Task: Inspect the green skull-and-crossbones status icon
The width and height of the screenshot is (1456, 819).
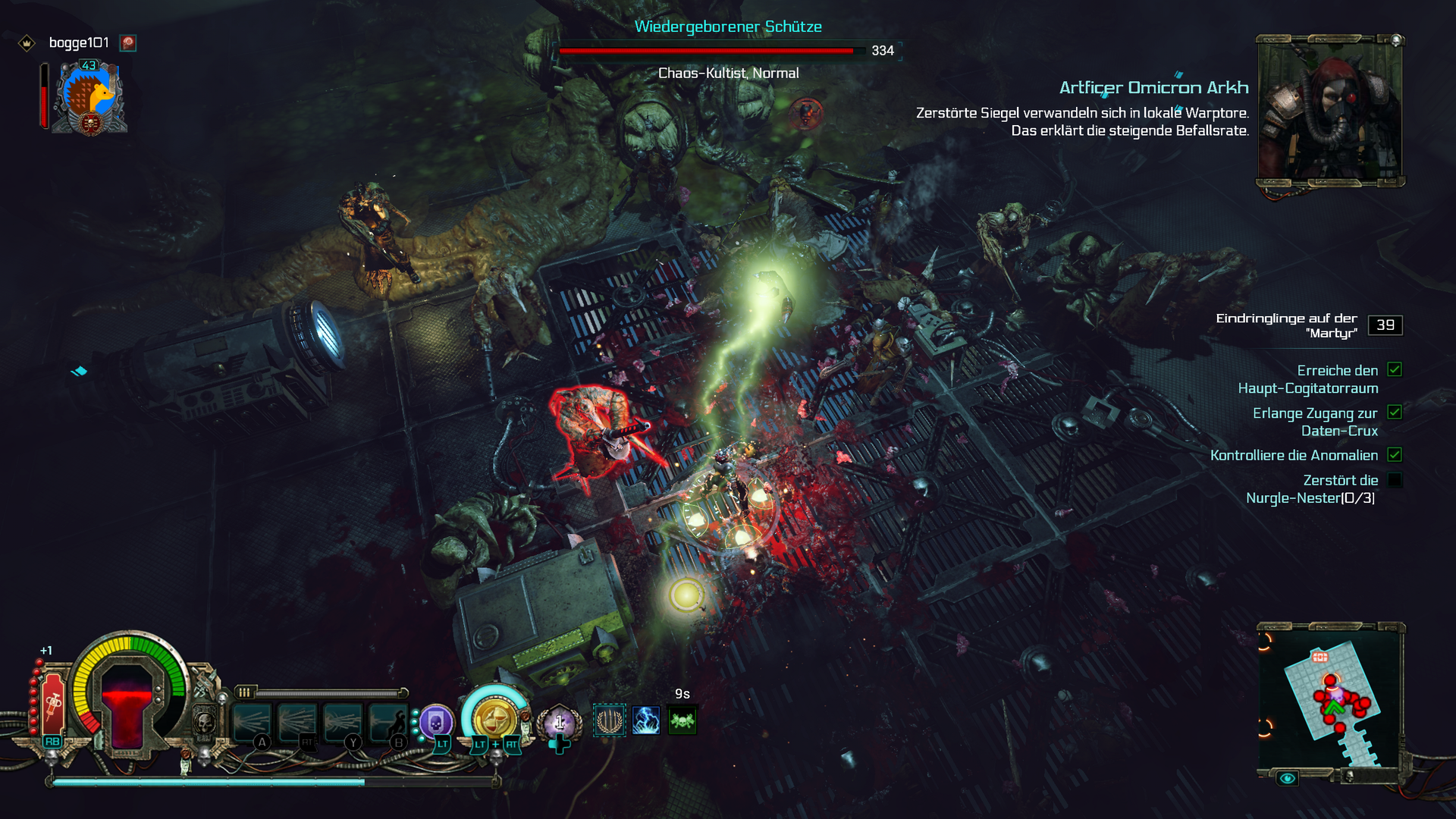Action: [682, 720]
